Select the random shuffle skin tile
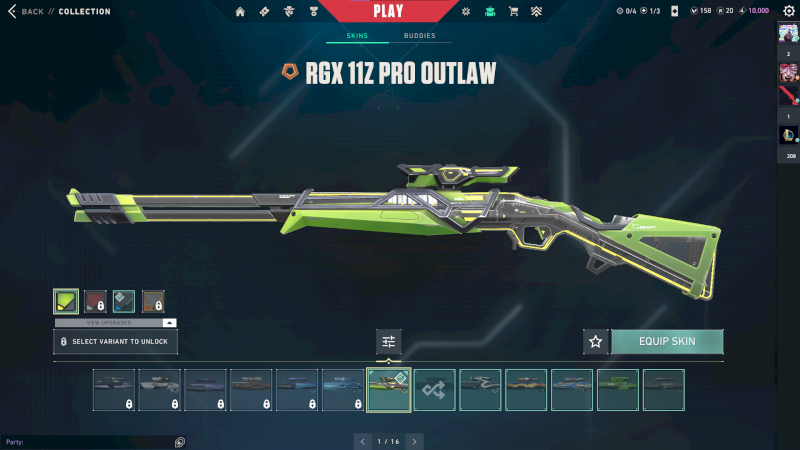 pyautogui.click(x=435, y=389)
